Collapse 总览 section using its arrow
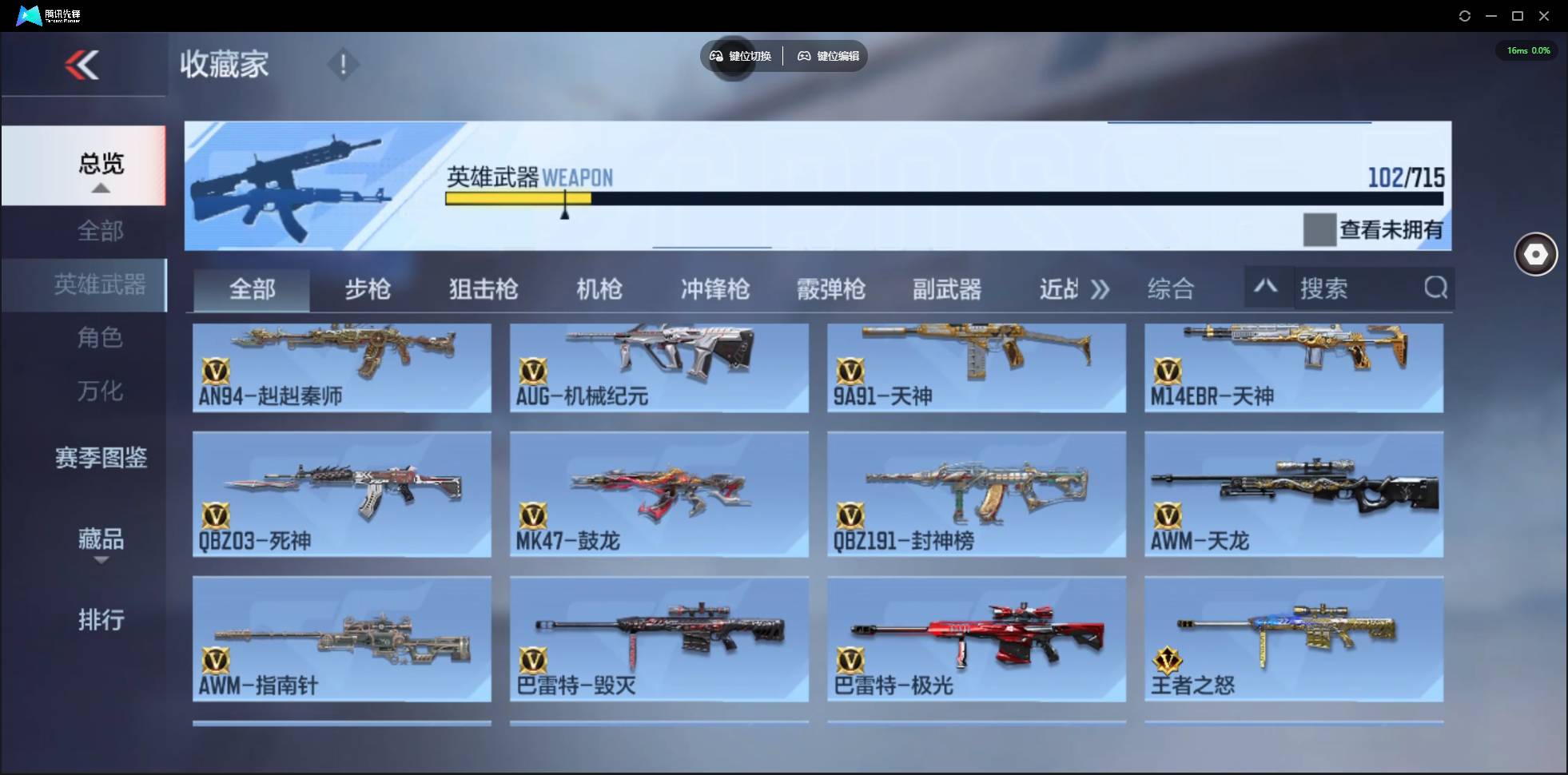The width and height of the screenshot is (1568, 775). [100, 187]
